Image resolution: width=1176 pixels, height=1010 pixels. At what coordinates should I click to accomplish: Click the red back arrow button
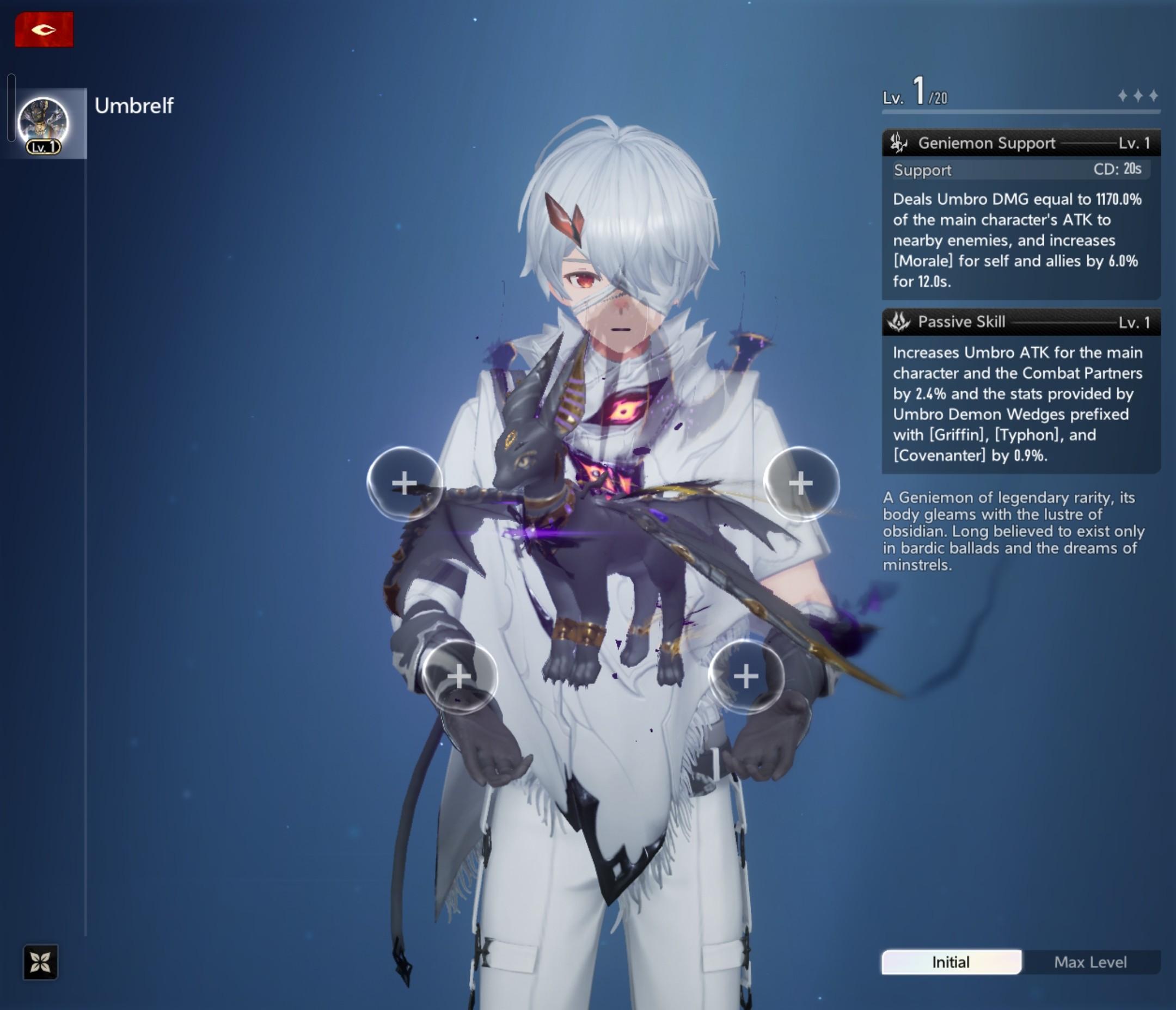pos(44,29)
